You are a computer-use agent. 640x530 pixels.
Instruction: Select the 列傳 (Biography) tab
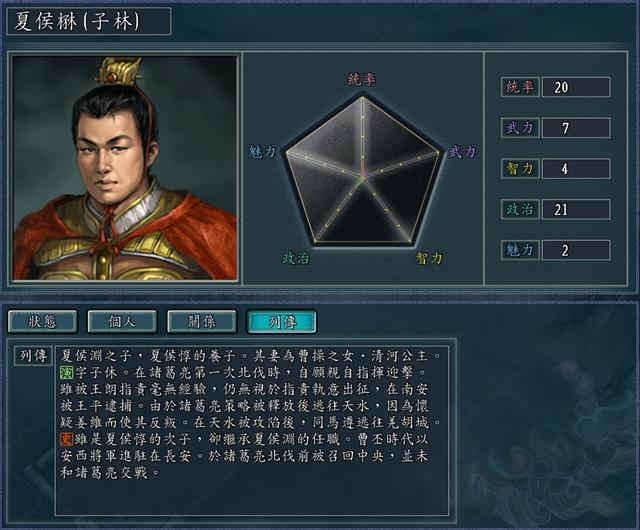pos(281,321)
